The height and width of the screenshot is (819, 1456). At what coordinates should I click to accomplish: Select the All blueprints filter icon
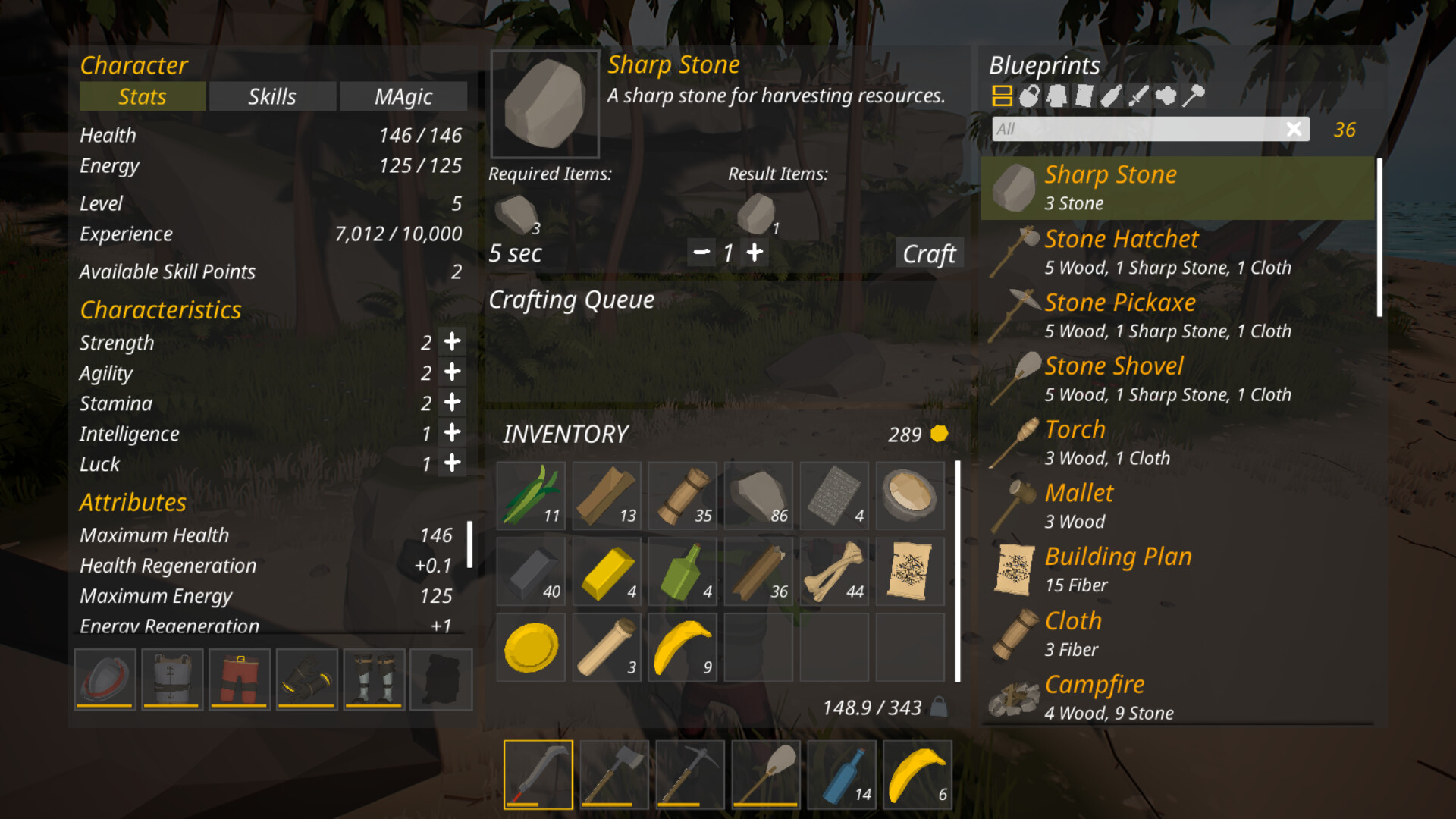[x=1003, y=96]
